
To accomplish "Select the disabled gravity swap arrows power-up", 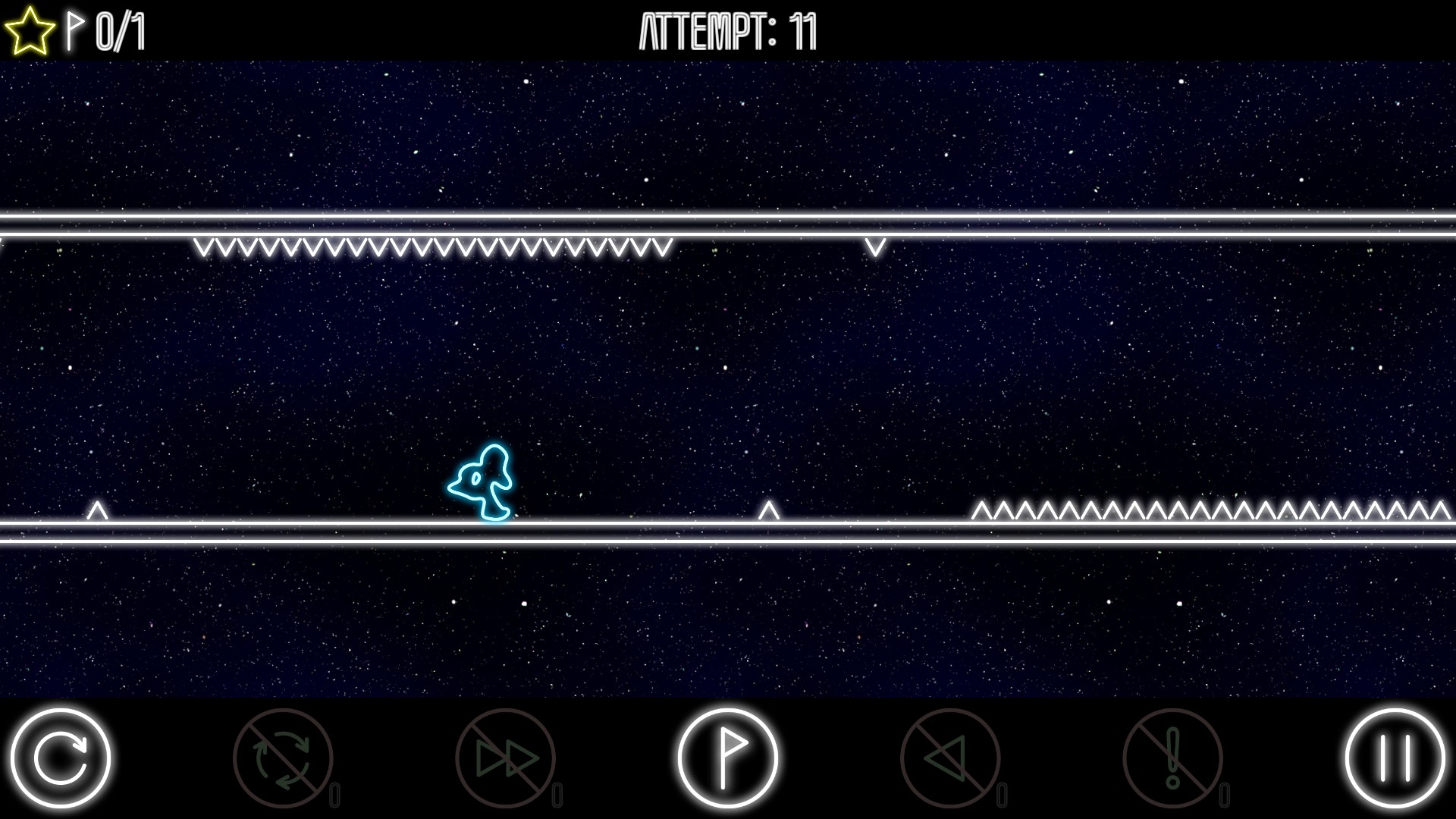I will 283,758.
